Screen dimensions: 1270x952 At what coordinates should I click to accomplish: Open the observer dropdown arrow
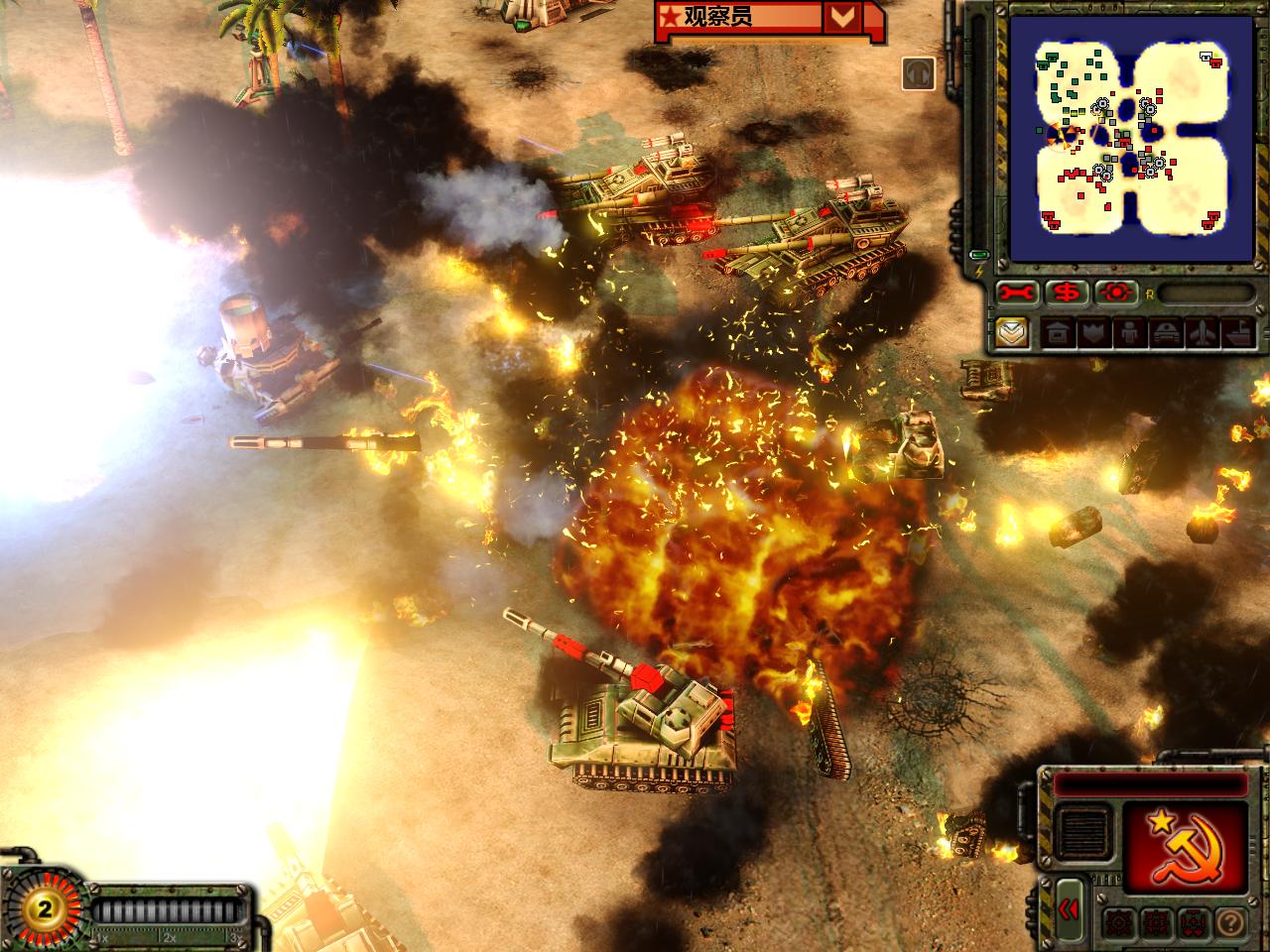click(840, 18)
